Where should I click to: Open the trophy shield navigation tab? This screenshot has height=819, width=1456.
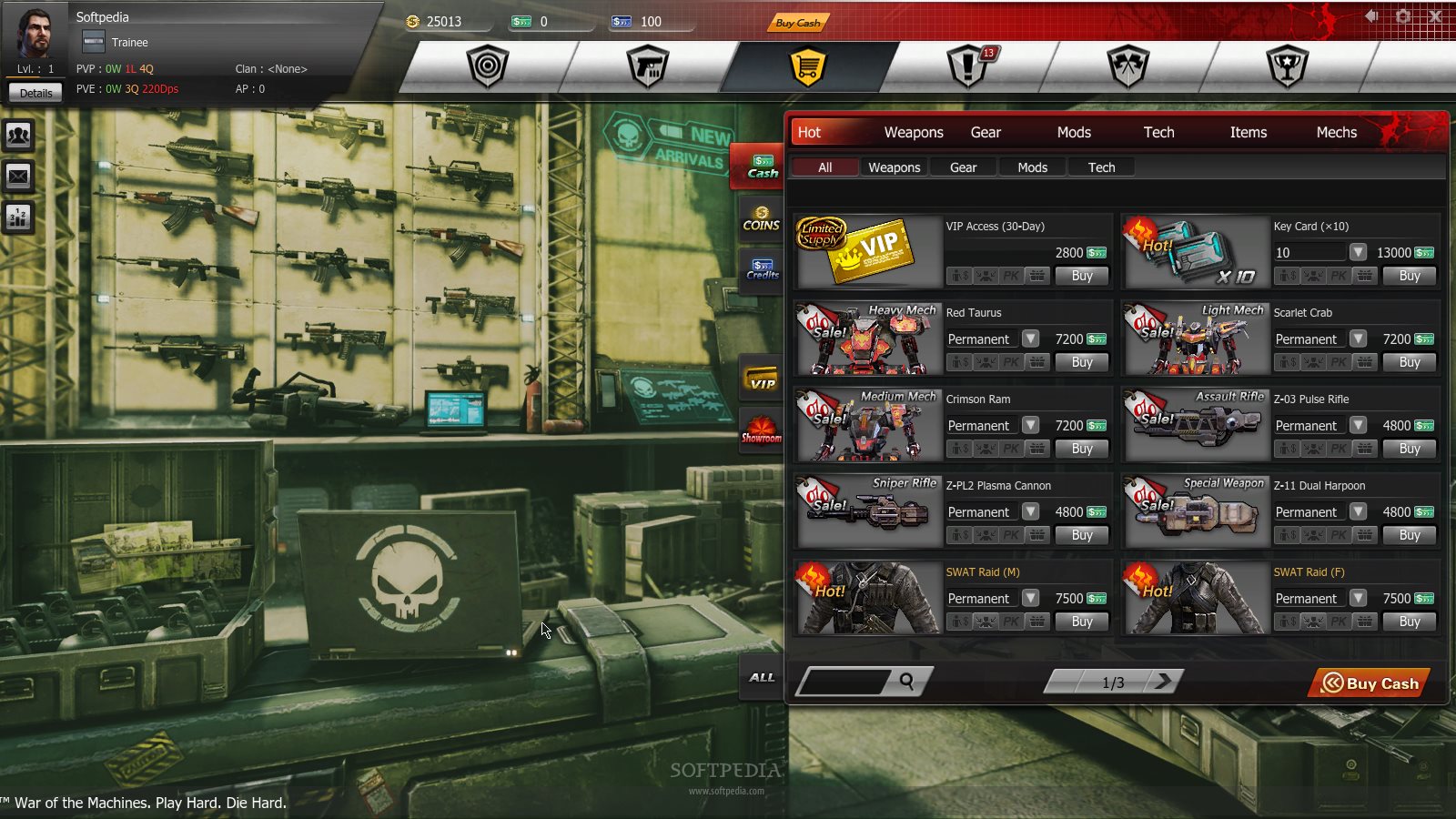(1287, 66)
